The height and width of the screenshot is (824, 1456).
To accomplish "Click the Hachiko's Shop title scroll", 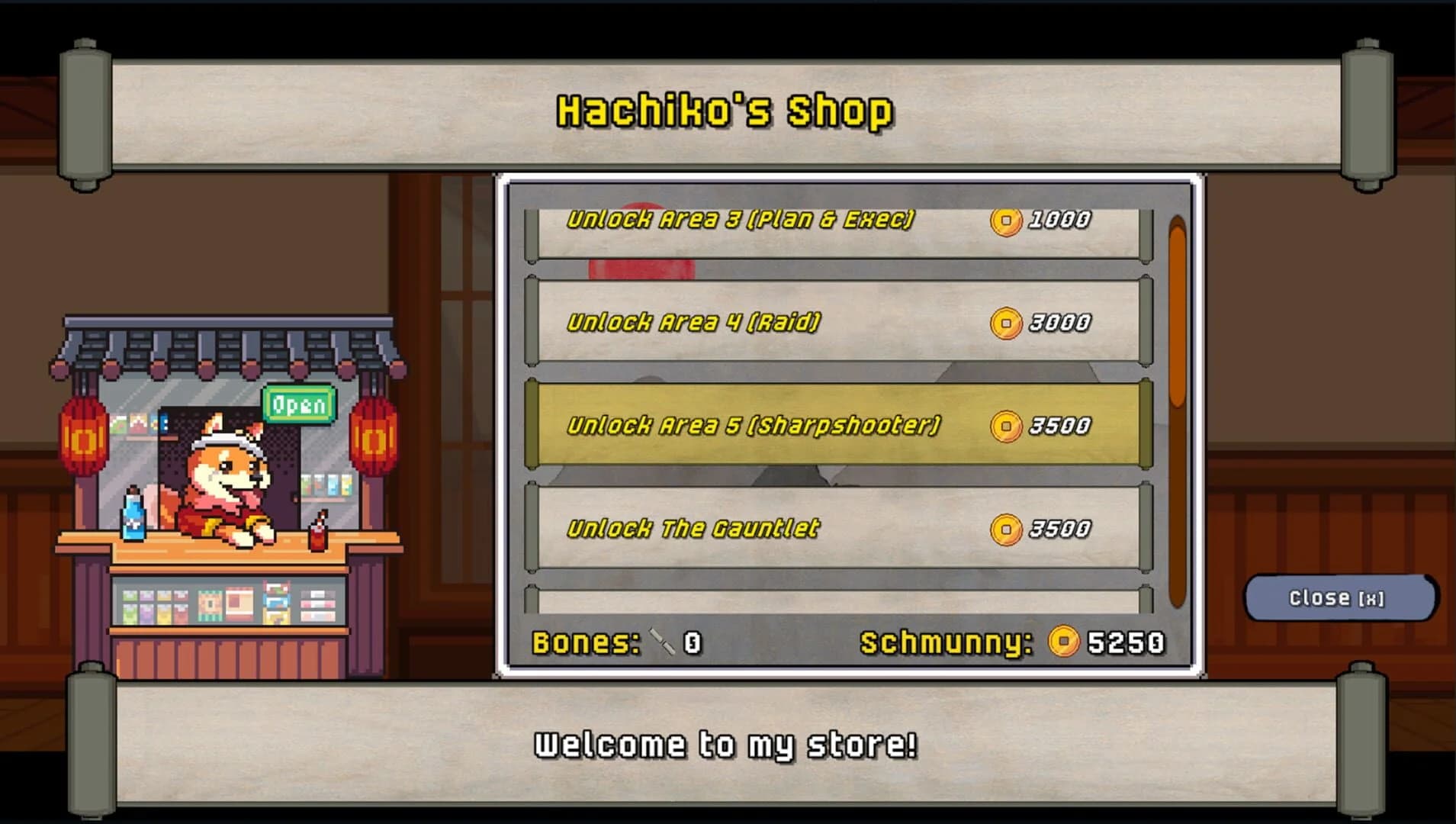I will 725,111.
